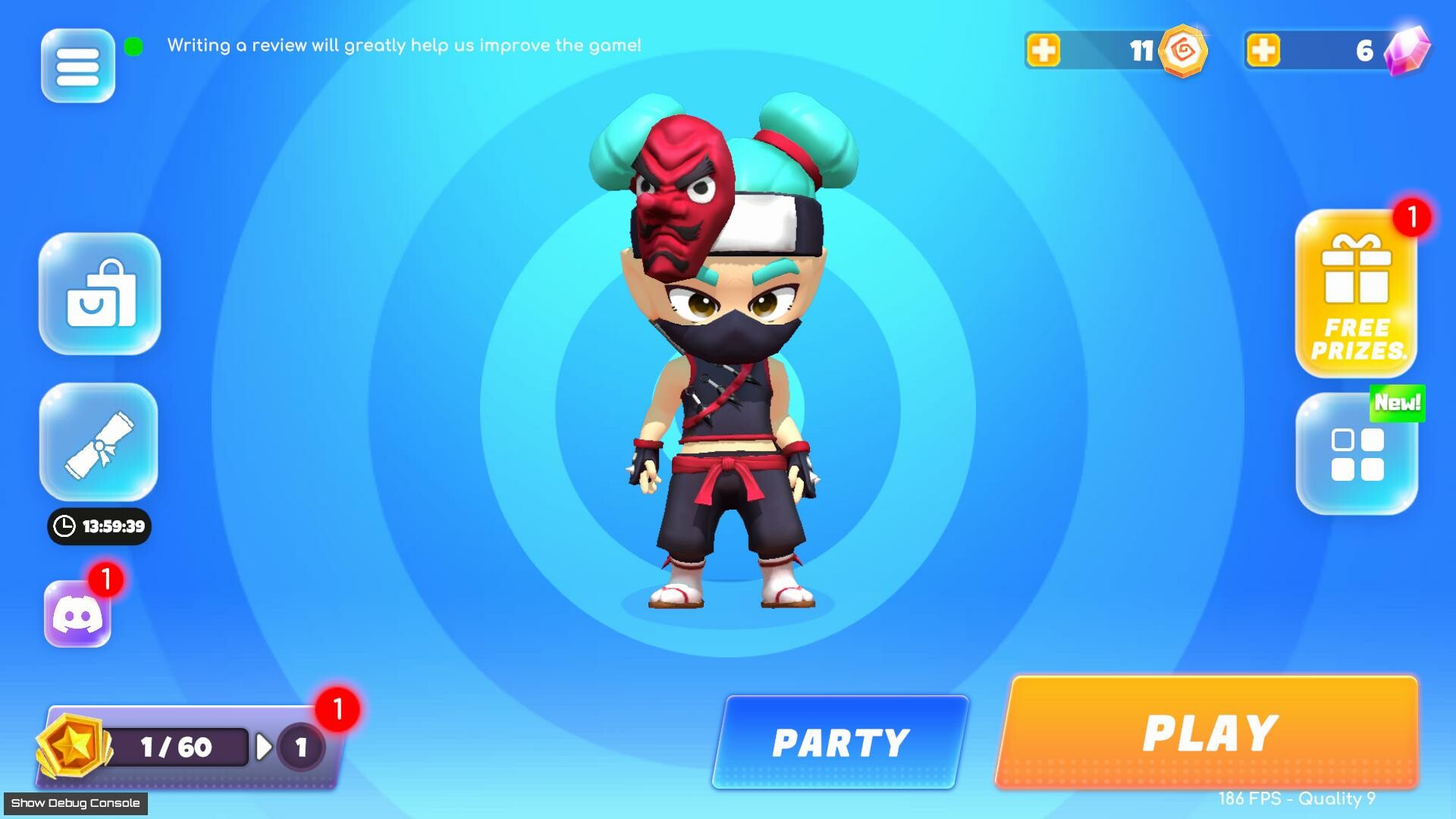The image size is (1456, 819).
Task: Tap the plus to buy more crystals
Action: 1263,51
